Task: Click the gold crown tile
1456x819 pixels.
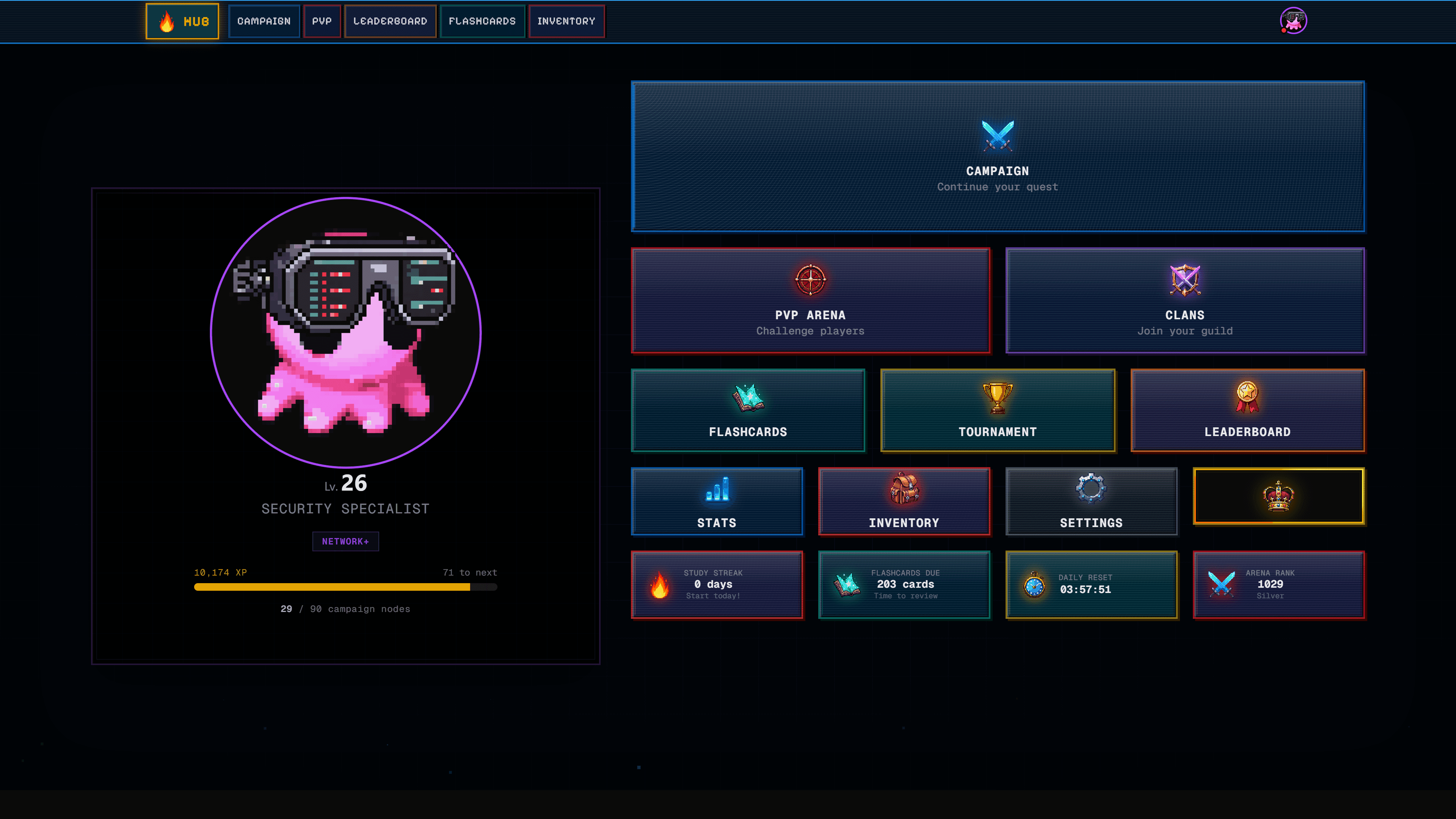Action: point(1279,496)
